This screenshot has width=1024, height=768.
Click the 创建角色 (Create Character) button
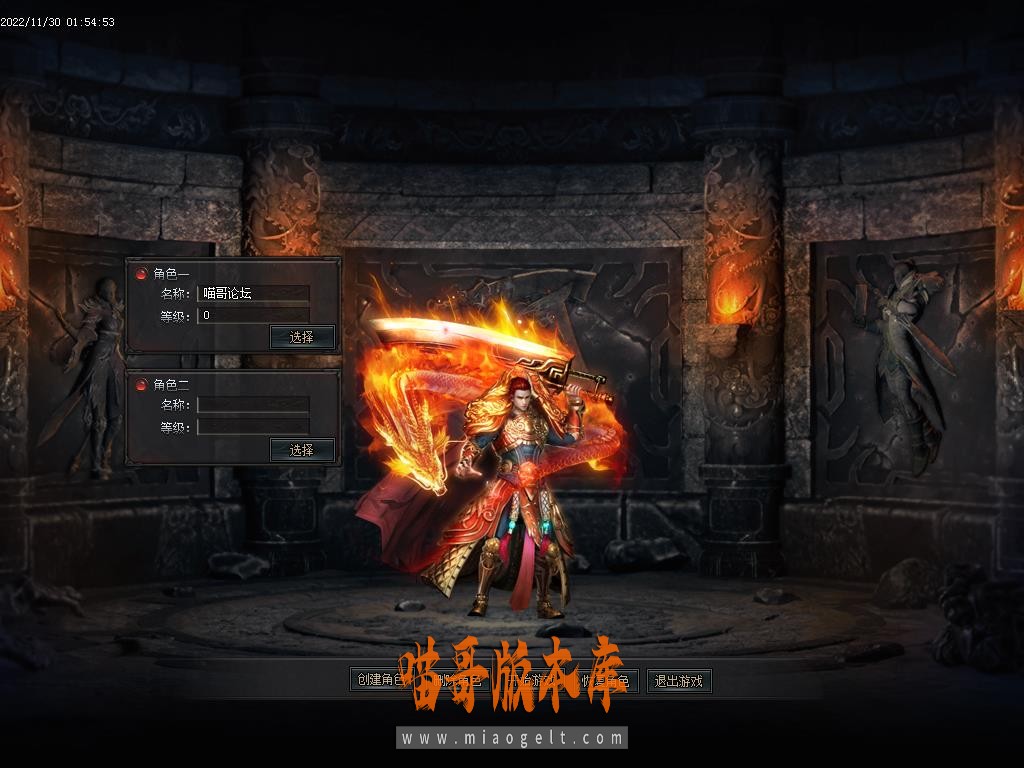pos(377,681)
